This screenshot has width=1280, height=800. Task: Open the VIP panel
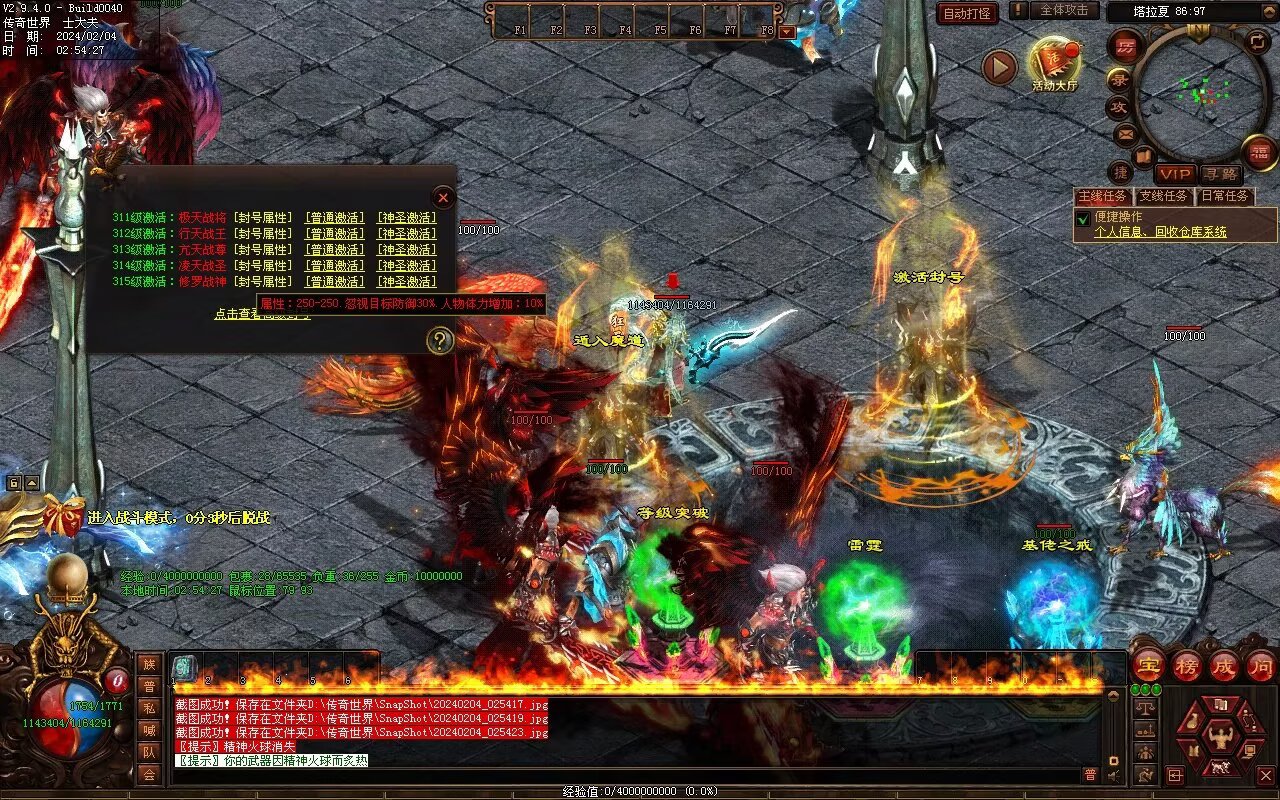point(1176,174)
